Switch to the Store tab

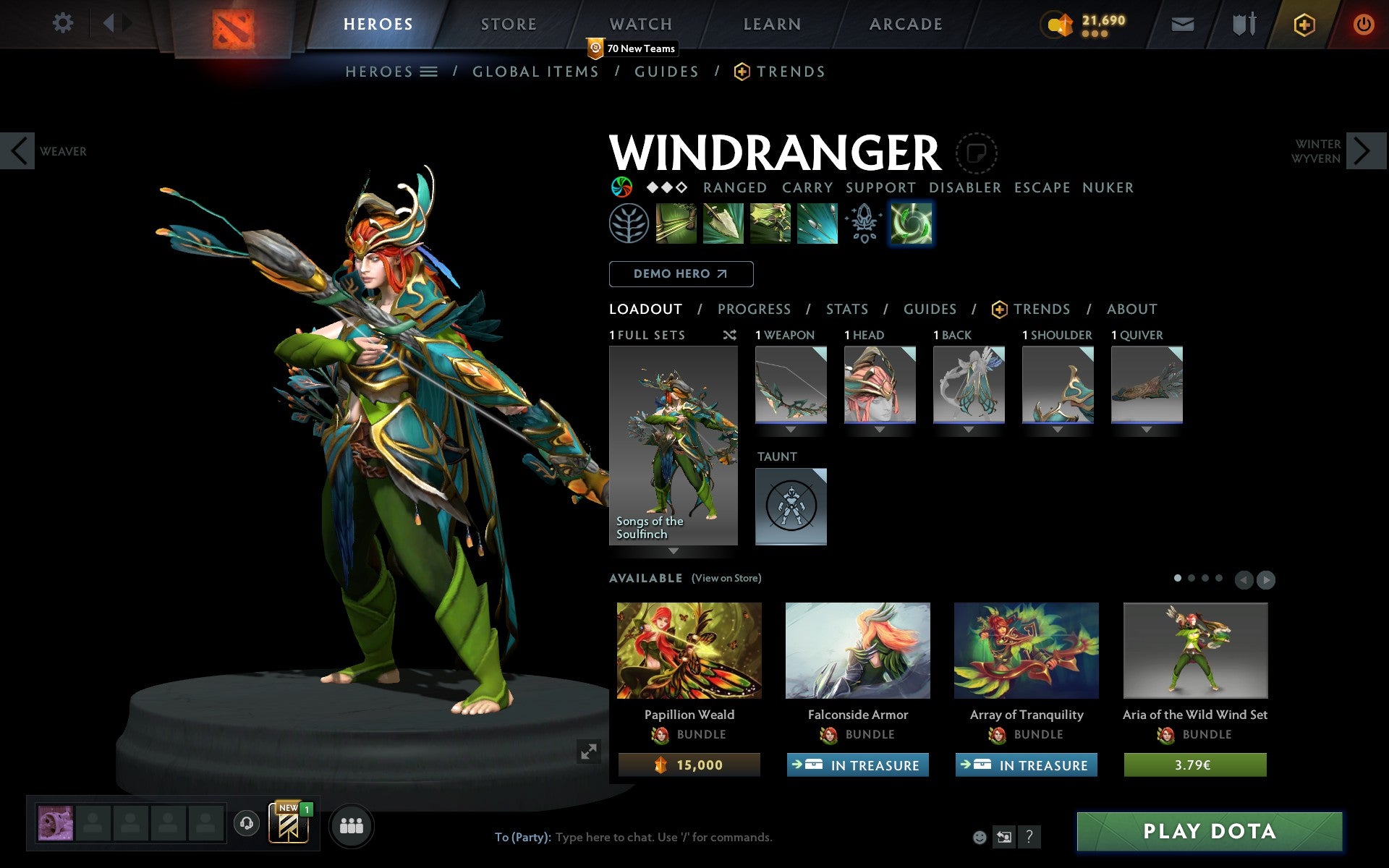tap(509, 24)
